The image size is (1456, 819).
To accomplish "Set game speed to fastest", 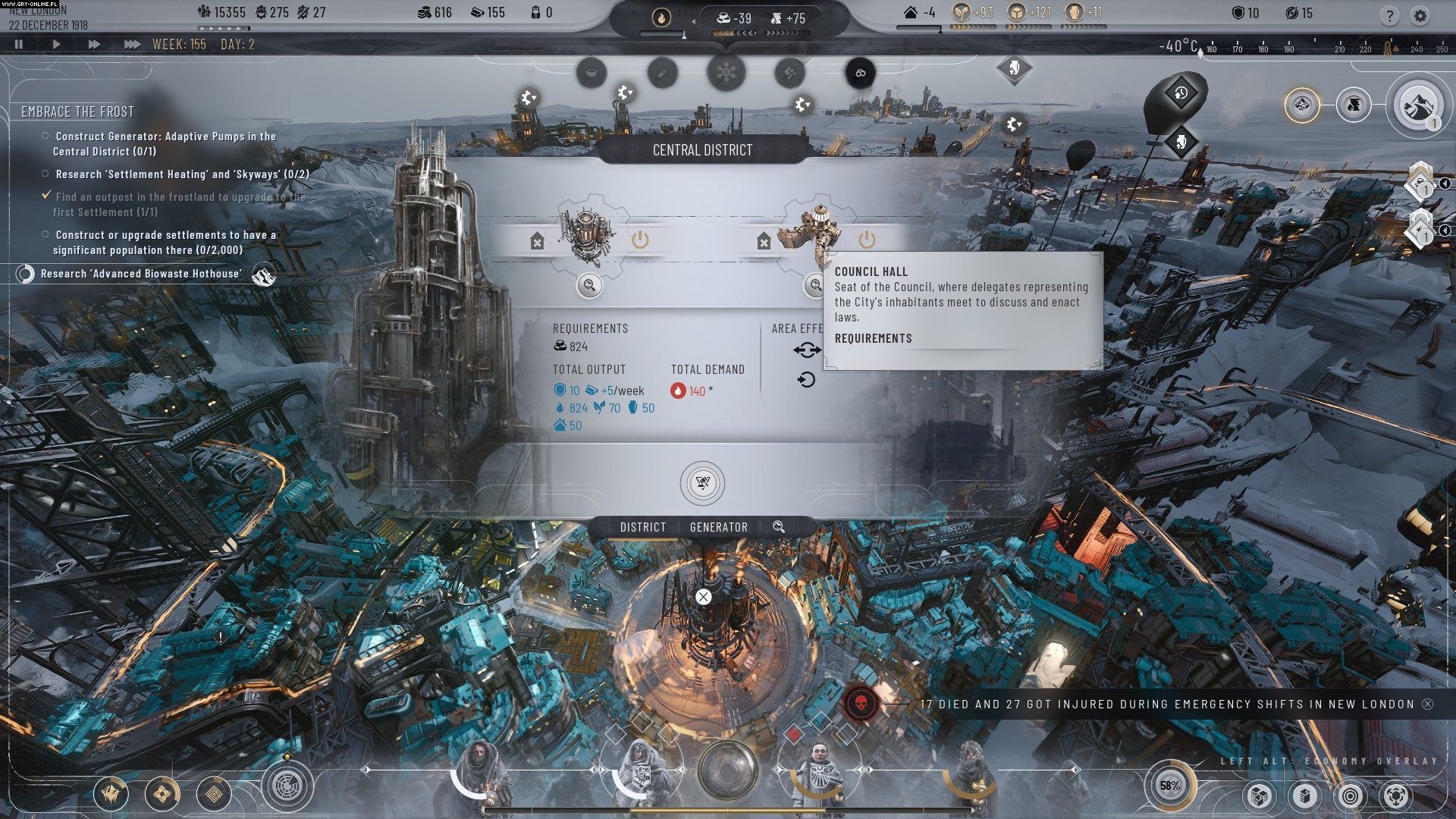I will pos(132,45).
